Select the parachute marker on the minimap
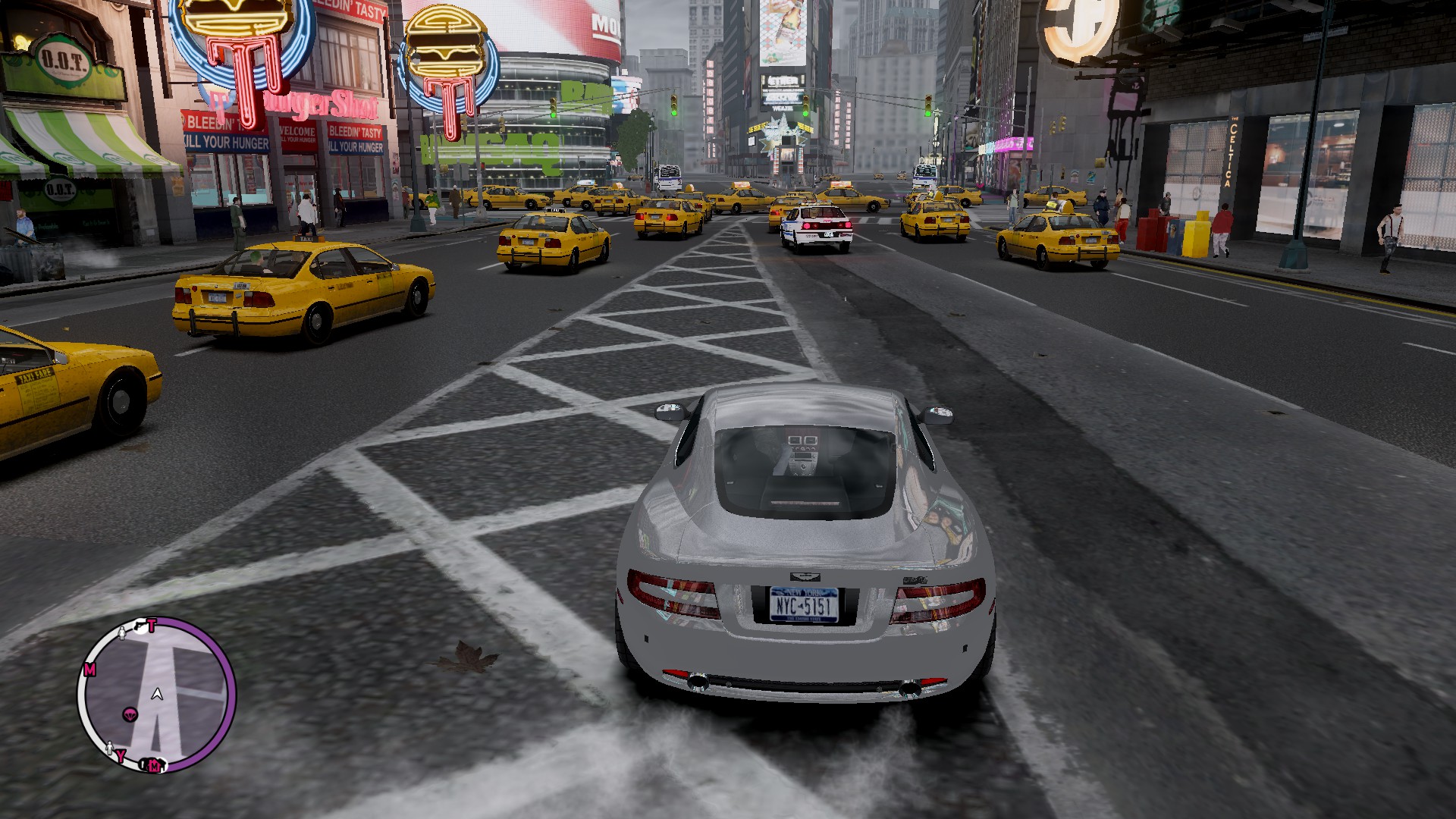The height and width of the screenshot is (819, 1456). click(130, 714)
